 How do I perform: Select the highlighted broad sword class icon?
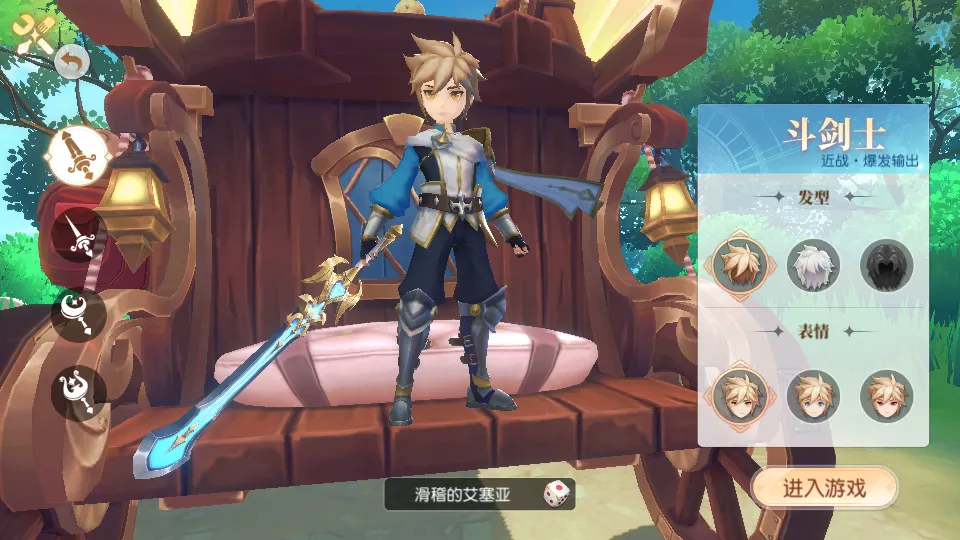(78, 158)
